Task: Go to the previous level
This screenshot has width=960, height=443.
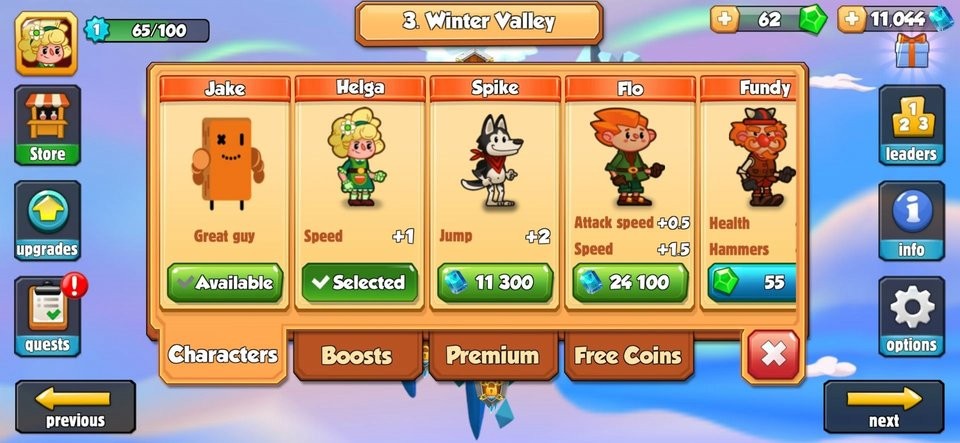Action: pyautogui.click(x=75, y=406)
